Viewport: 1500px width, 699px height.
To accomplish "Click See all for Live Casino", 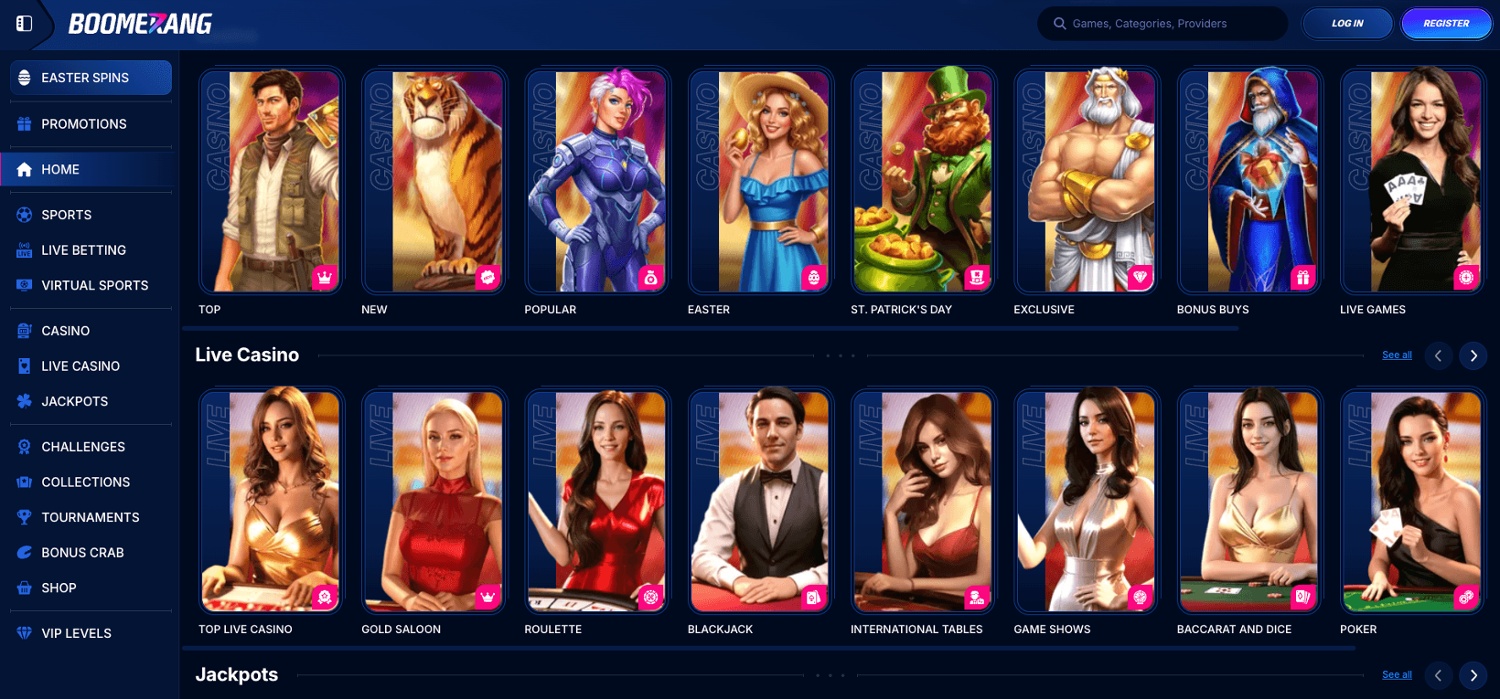I will click(1397, 355).
